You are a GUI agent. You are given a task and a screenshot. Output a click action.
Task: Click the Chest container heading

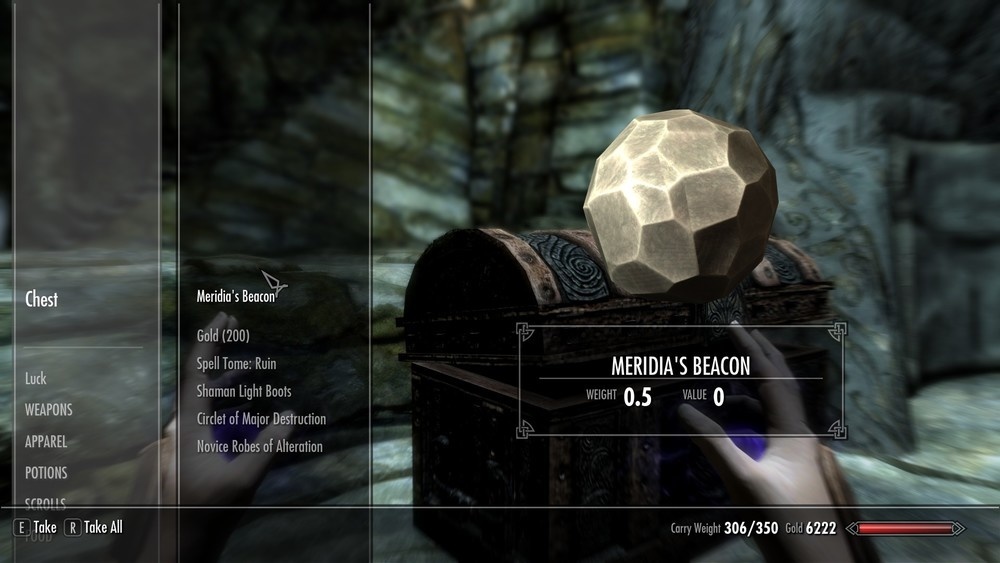click(x=41, y=299)
